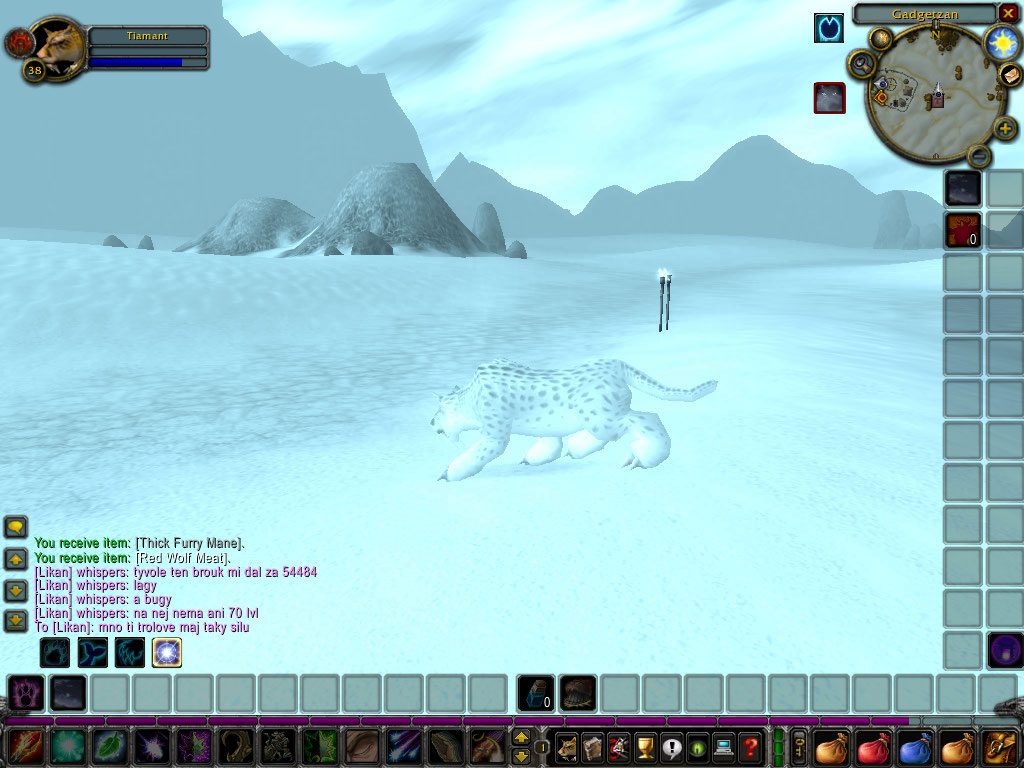
Task: Select the Tiamant player portrait
Action: (x=58, y=45)
